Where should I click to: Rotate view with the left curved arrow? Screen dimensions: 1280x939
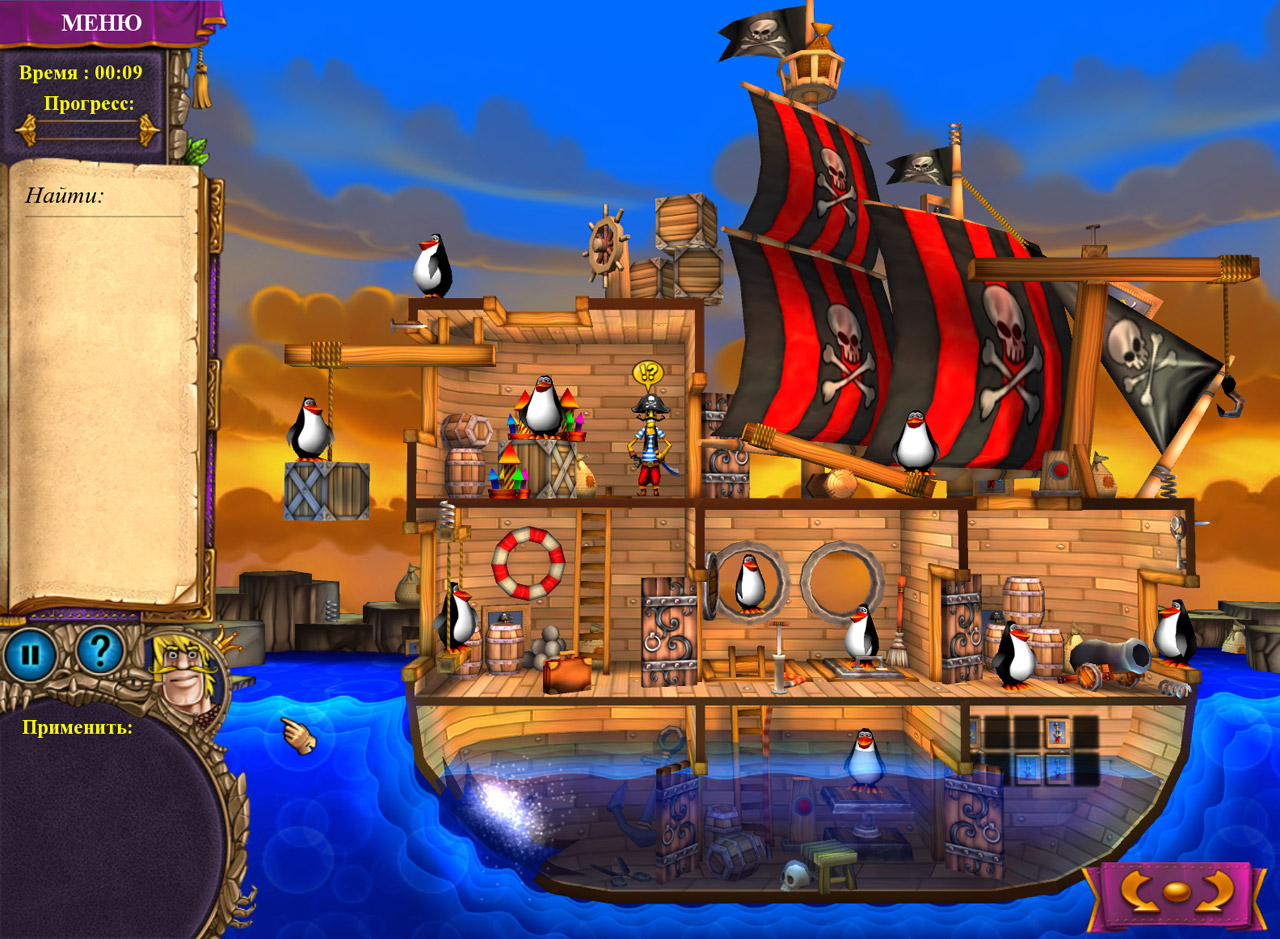tap(1138, 890)
